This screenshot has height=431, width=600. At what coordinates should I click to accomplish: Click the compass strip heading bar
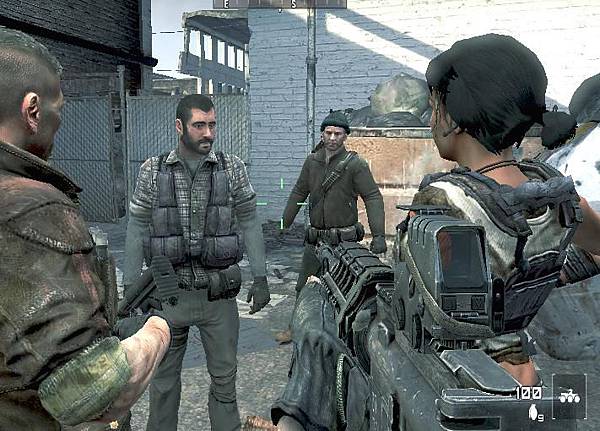pos(279,4)
